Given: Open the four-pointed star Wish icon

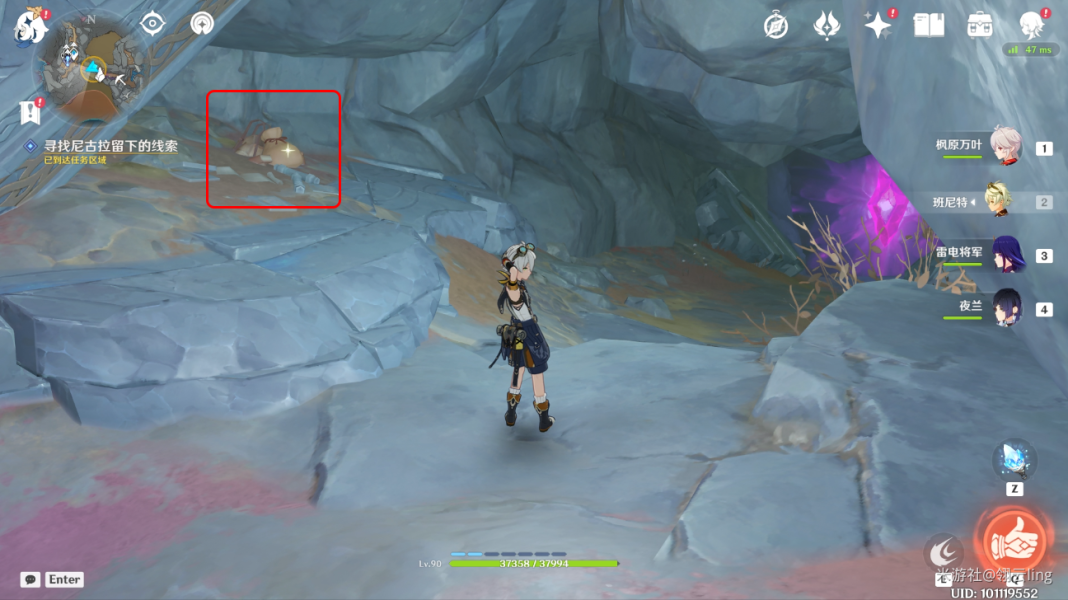Looking at the screenshot, I should pyautogui.click(x=878, y=26).
